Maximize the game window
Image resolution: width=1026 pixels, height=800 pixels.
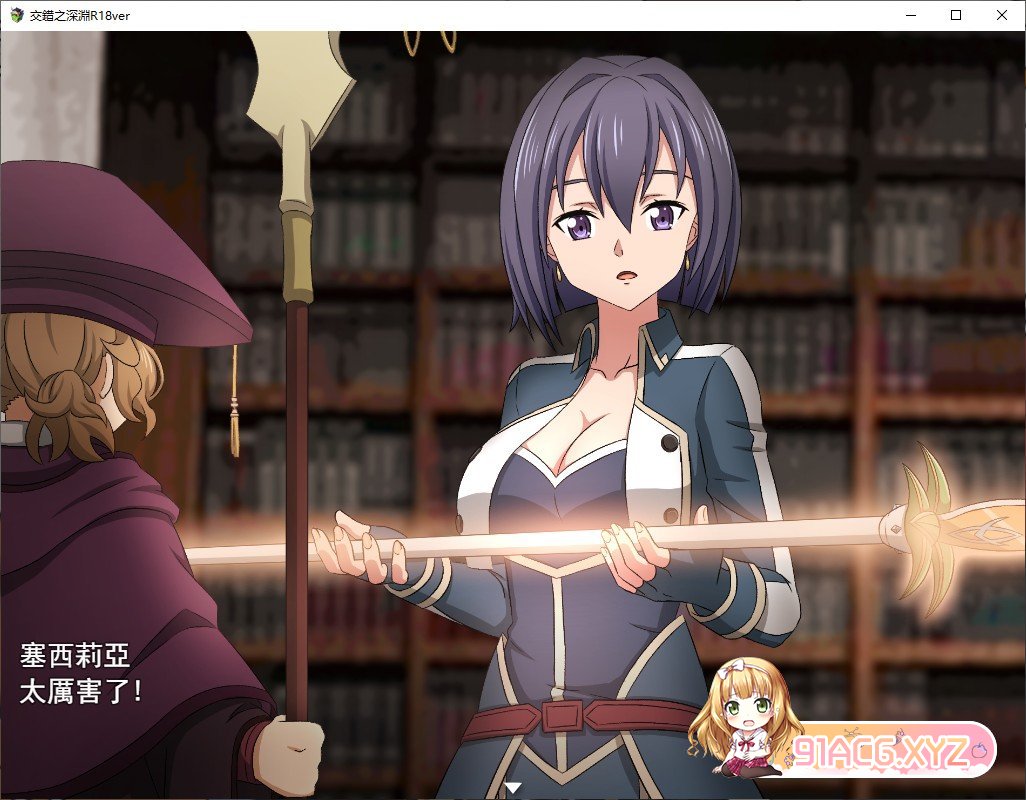(x=956, y=15)
